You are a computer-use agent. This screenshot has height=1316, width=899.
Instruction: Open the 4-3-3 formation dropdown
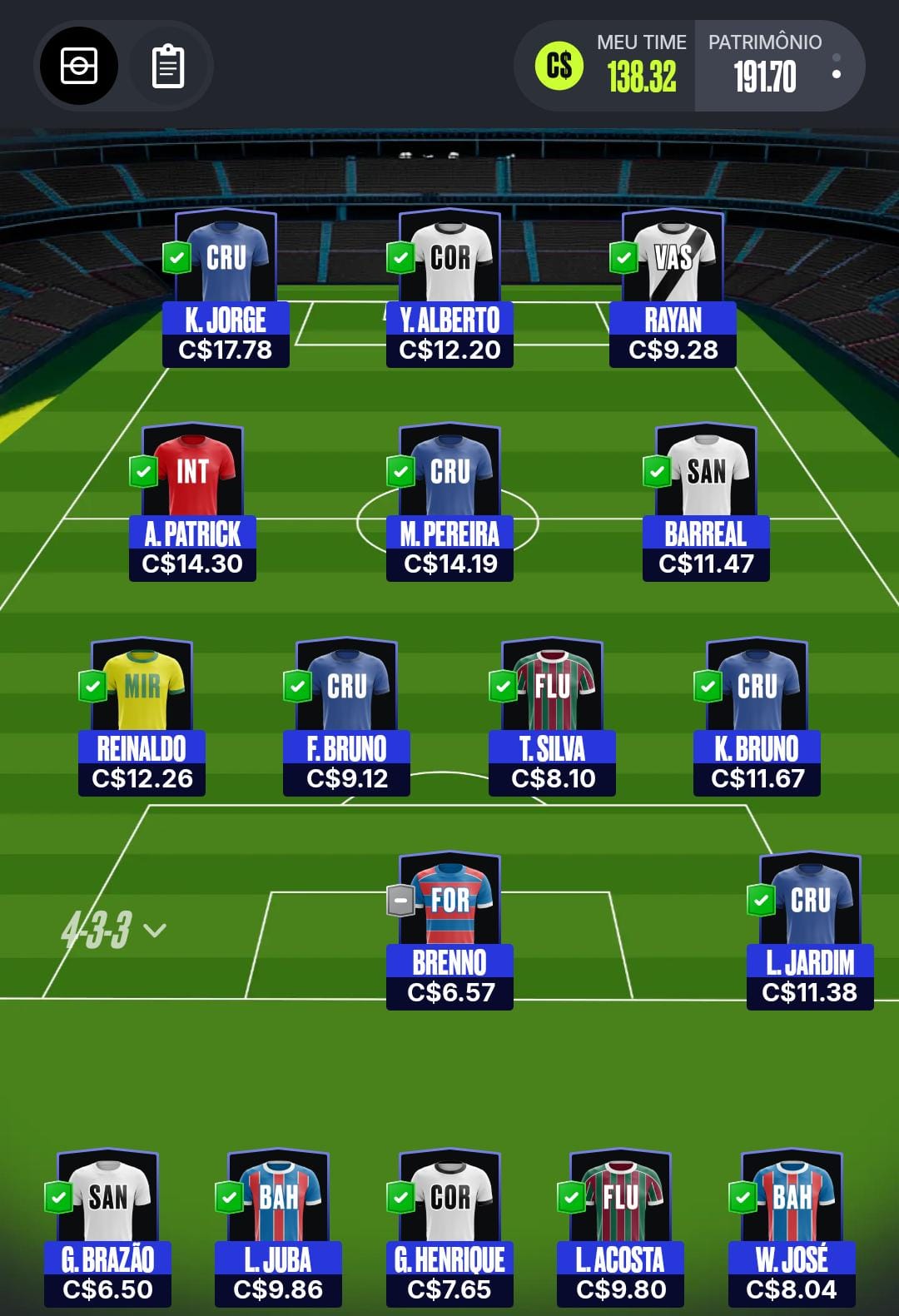coord(113,930)
